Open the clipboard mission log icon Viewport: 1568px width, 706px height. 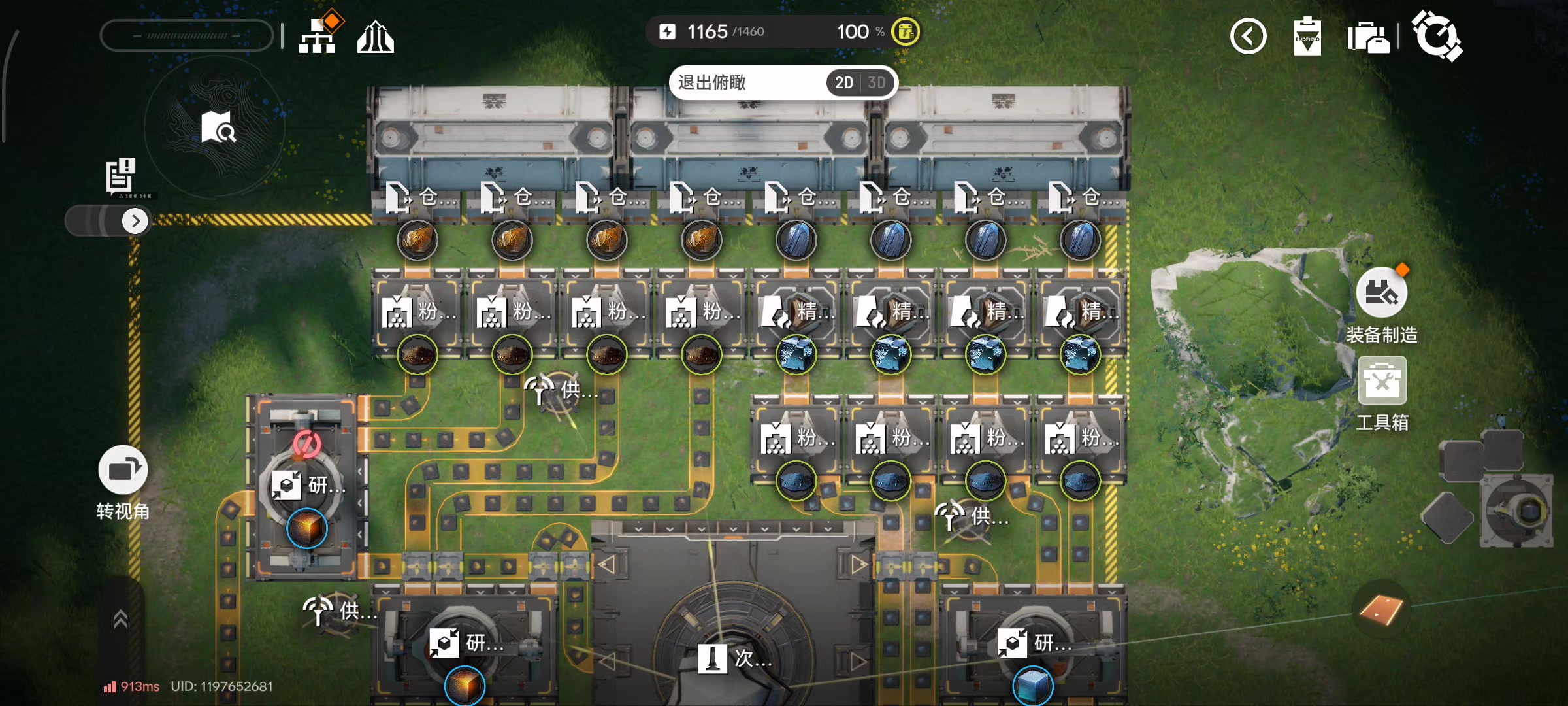pos(1307,37)
